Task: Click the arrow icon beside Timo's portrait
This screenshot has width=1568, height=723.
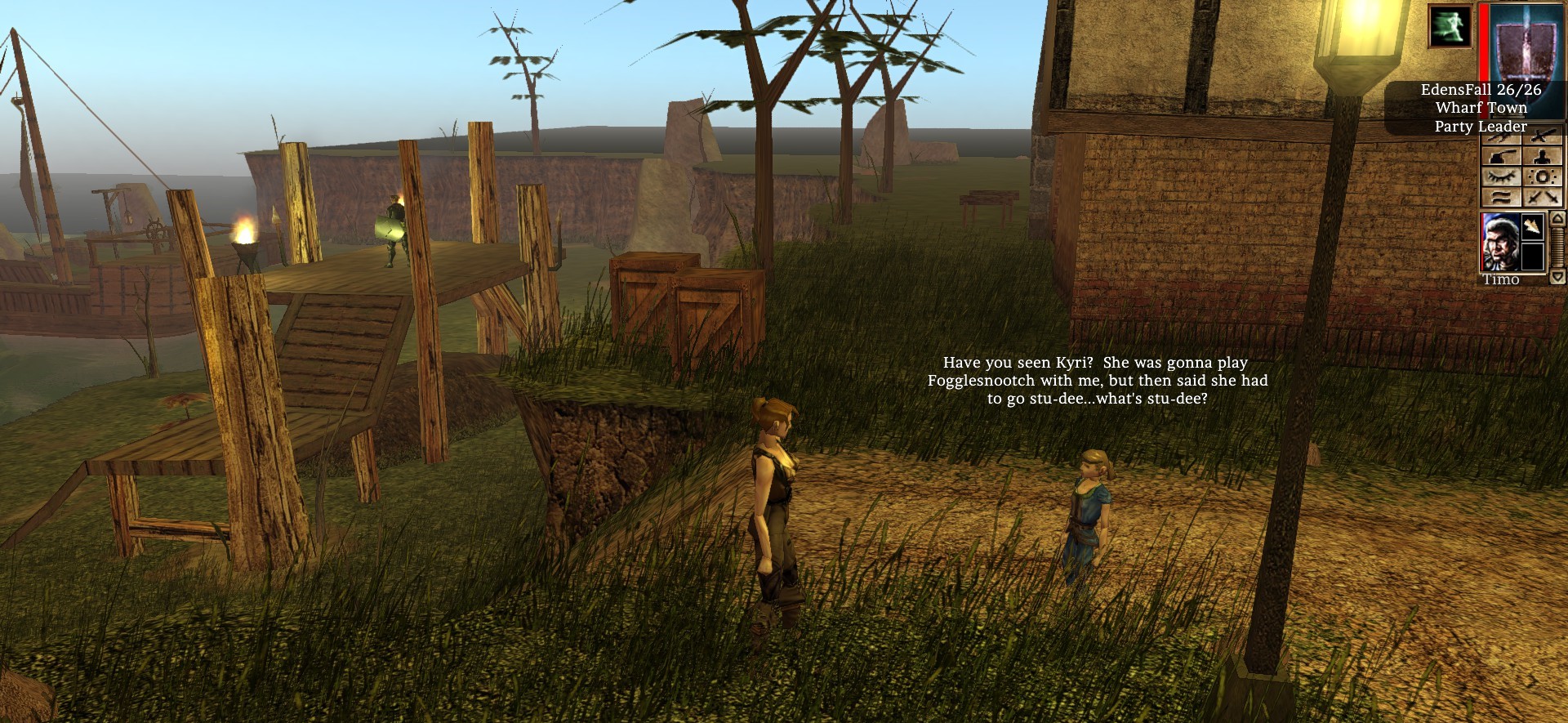Action: click(1532, 226)
